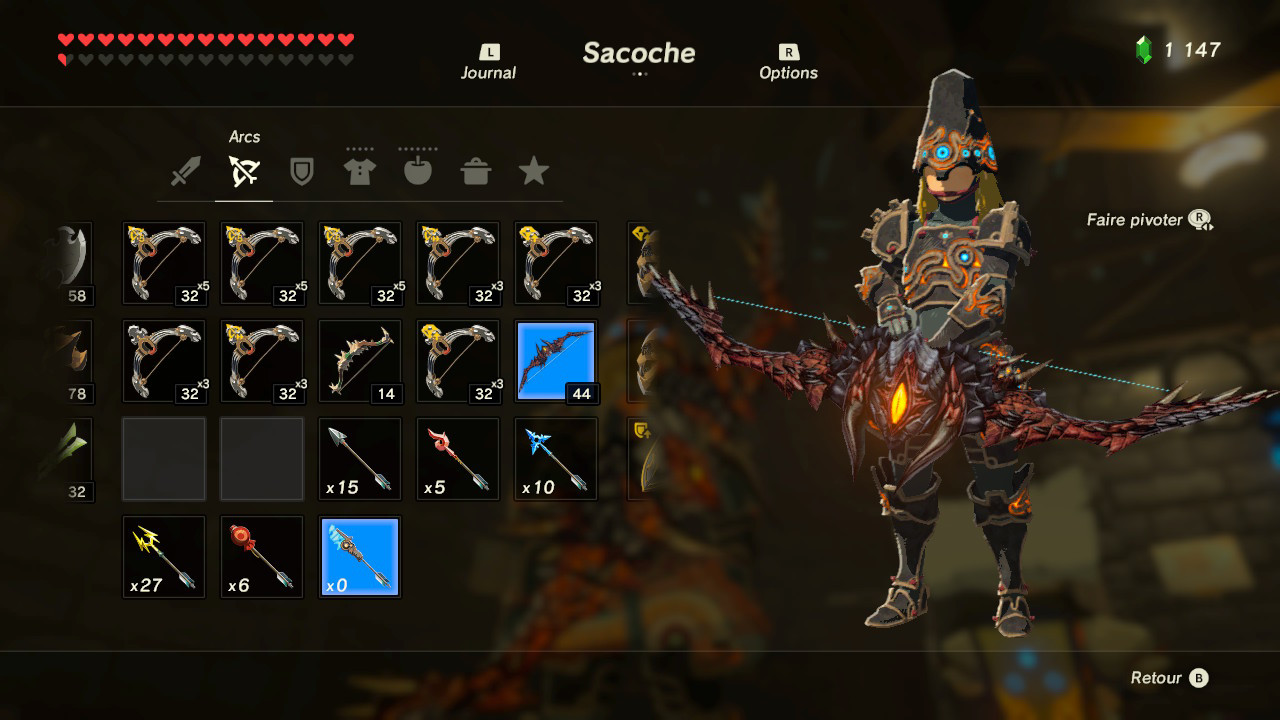Switch to the armor shirt tab
This screenshot has width=1280, height=720.
pyautogui.click(x=360, y=170)
